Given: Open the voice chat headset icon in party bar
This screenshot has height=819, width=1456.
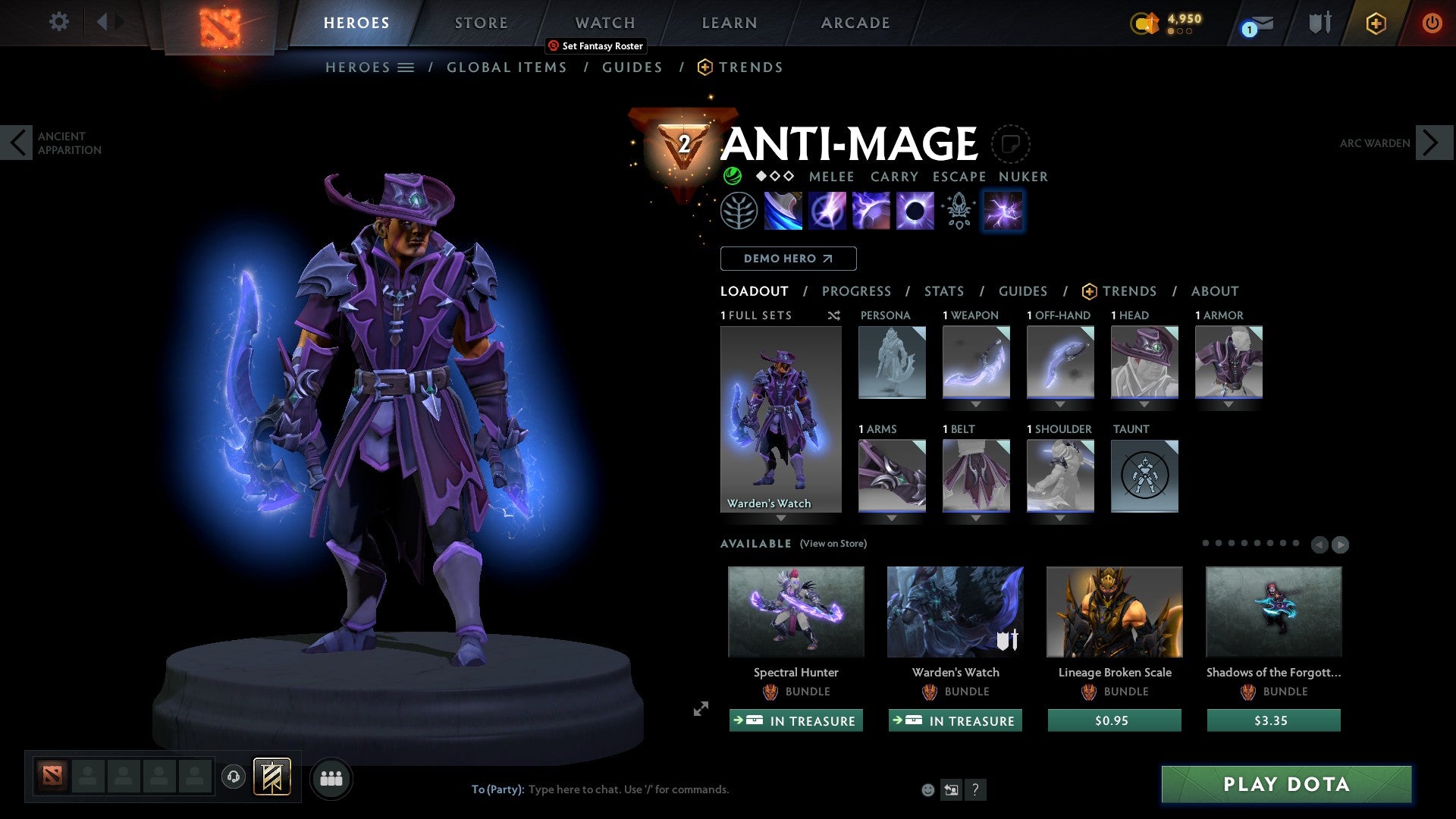Looking at the screenshot, I should [234, 778].
